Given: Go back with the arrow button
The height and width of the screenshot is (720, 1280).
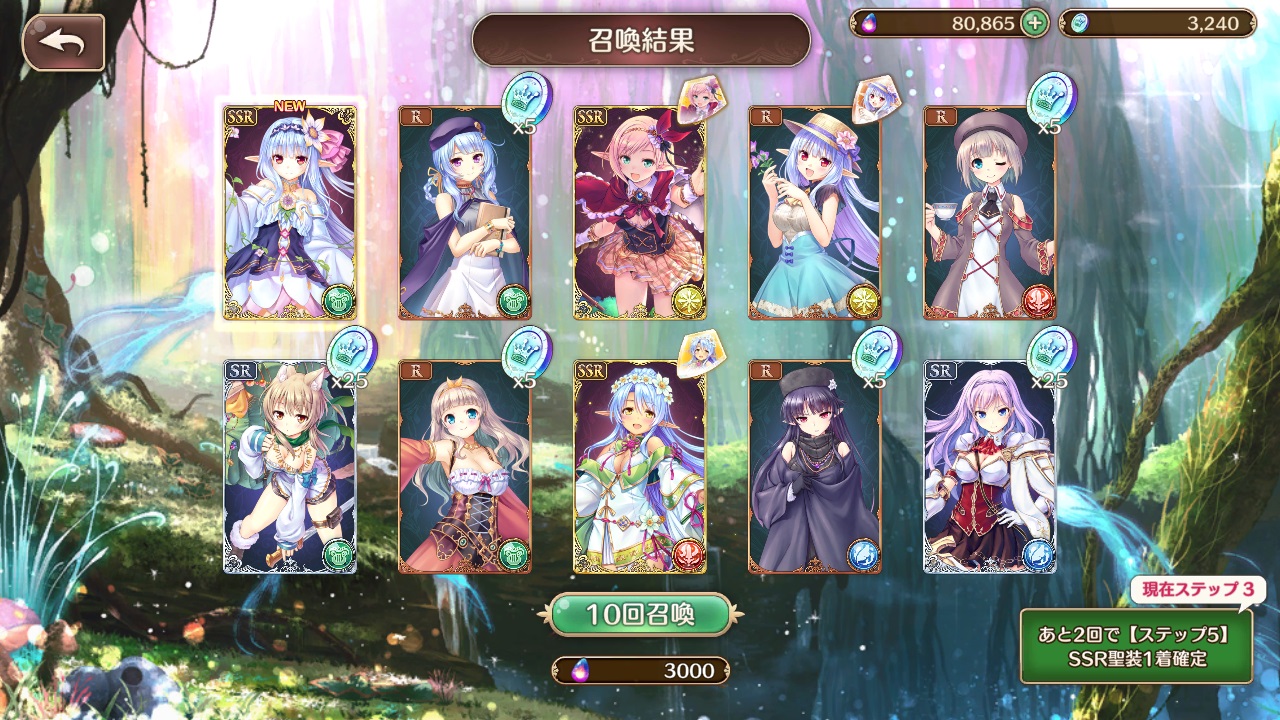Looking at the screenshot, I should [x=63, y=42].
